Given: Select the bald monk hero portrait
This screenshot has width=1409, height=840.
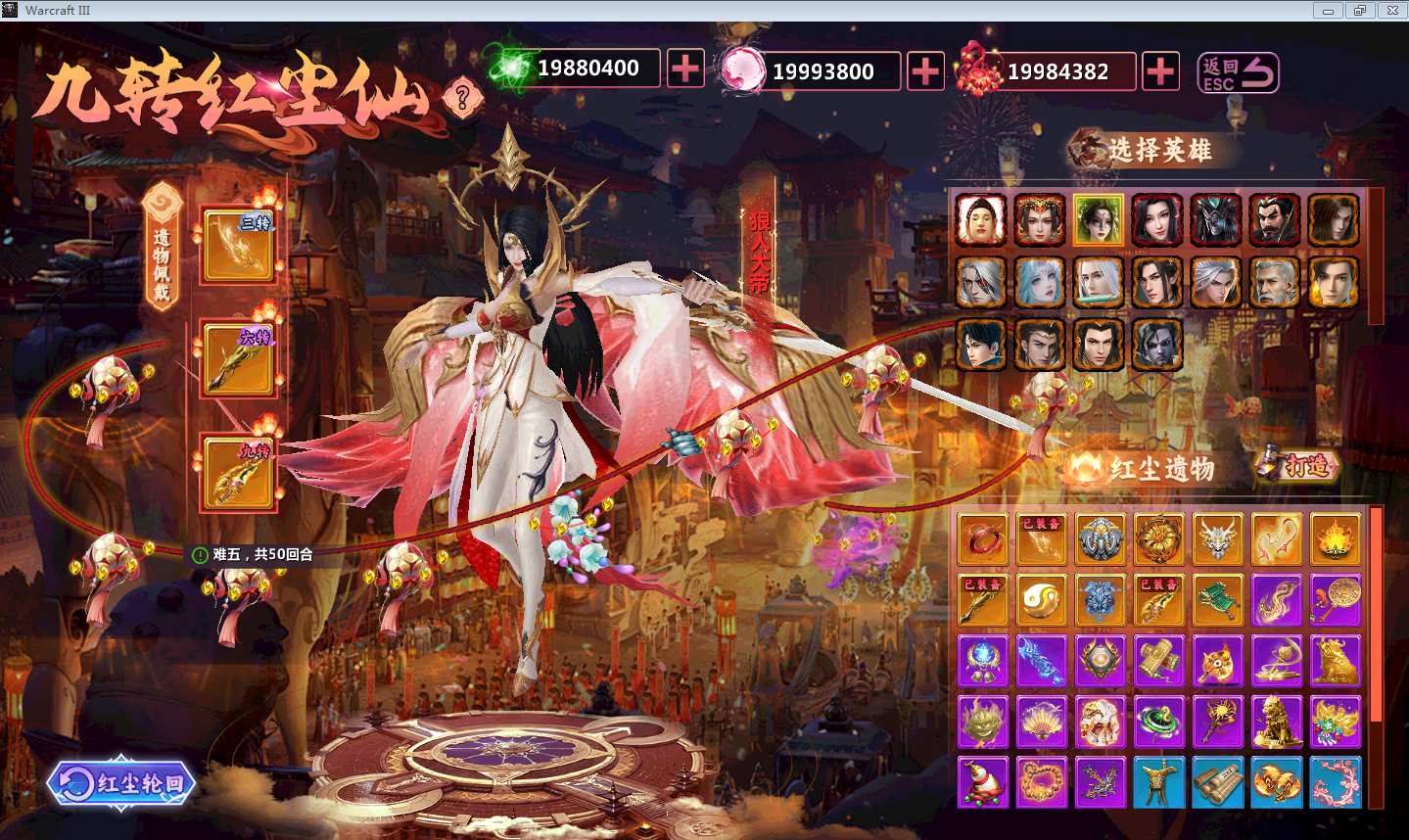Looking at the screenshot, I should pyautogui.click(x=981, y=219).
